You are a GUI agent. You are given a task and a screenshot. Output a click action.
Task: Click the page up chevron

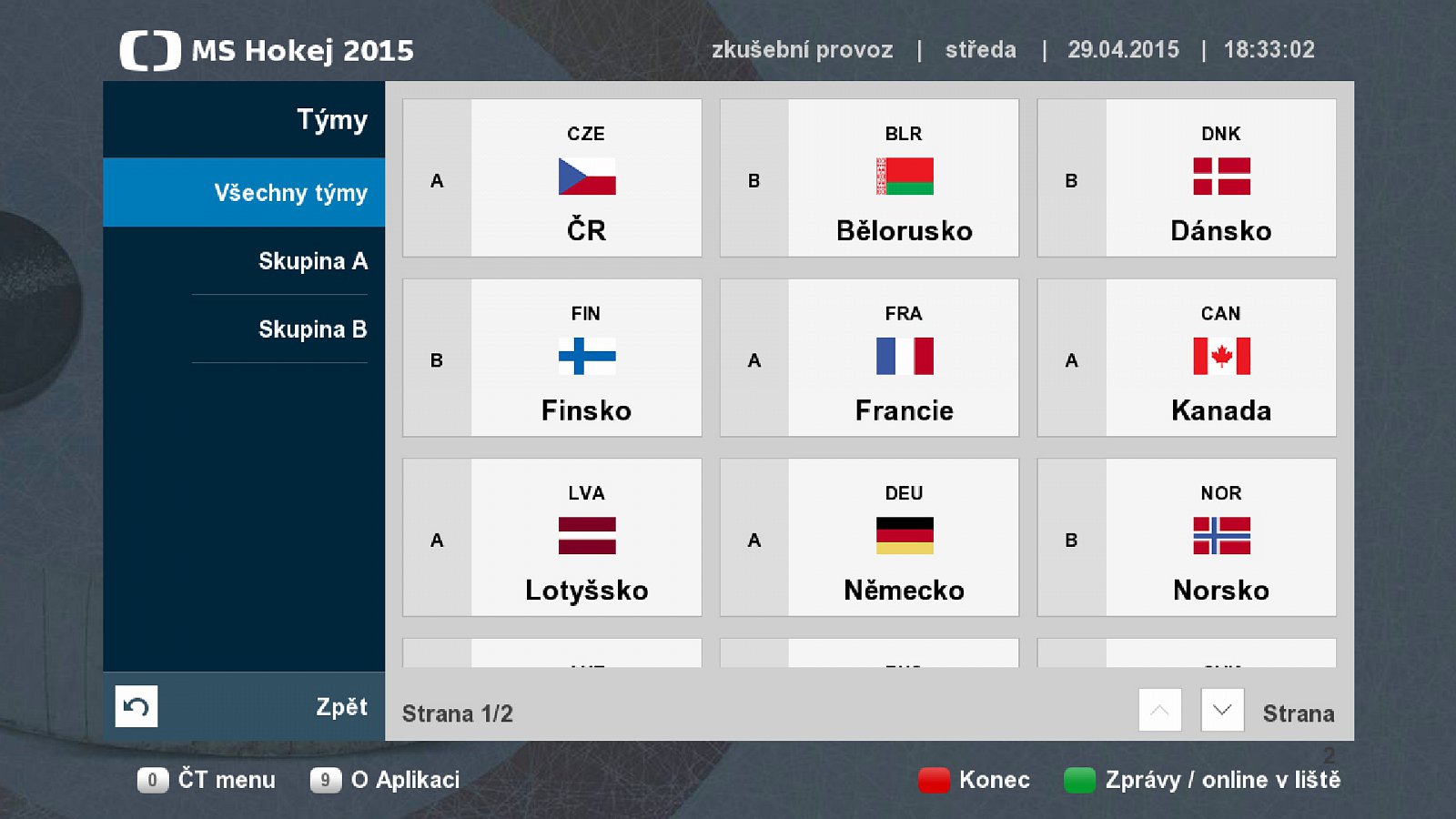[1159, 711]
